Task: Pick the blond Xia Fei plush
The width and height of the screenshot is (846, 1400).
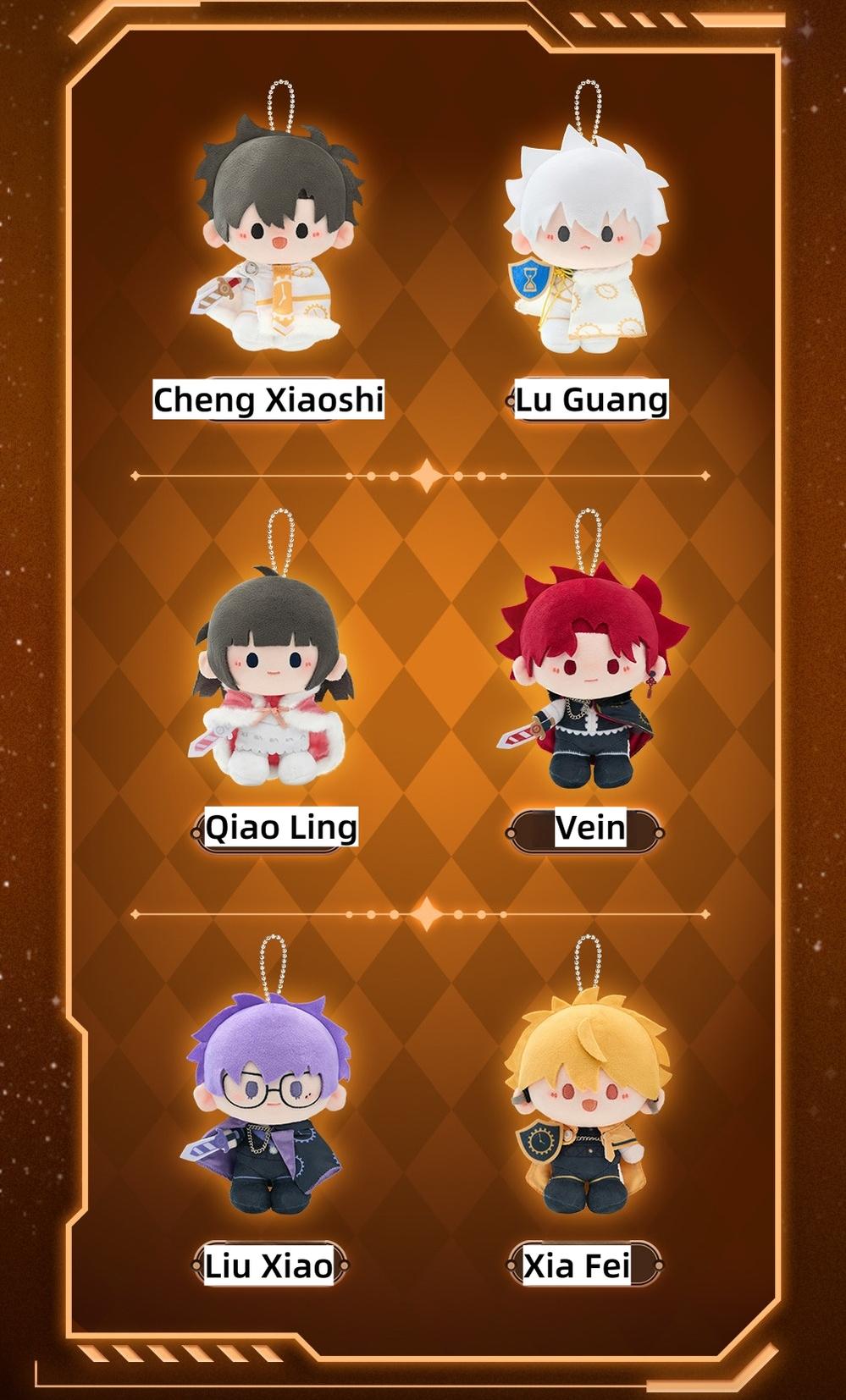Action: (x=589, y=1109)
